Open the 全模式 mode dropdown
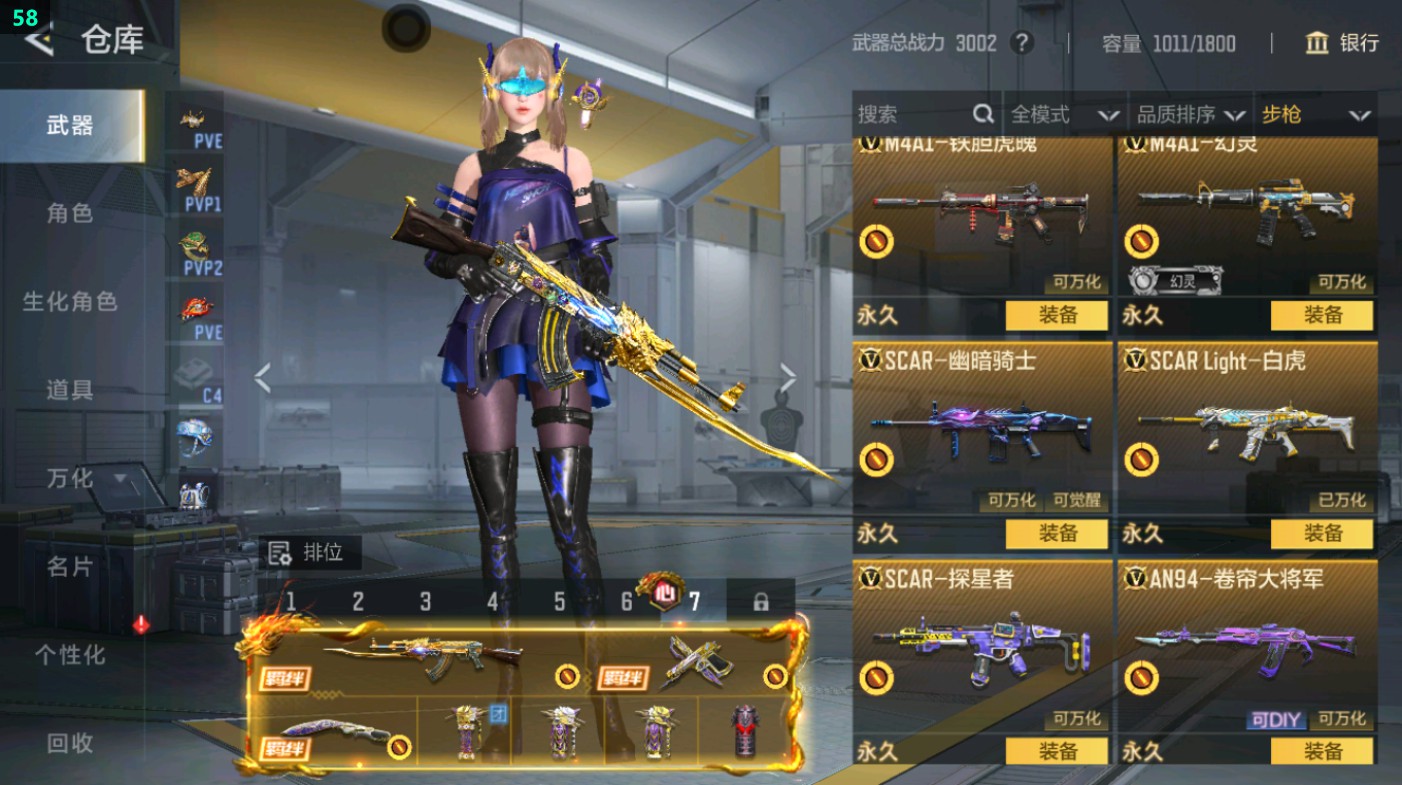This screenshot has width=1402, height=785. click(x=1064, y=115)
